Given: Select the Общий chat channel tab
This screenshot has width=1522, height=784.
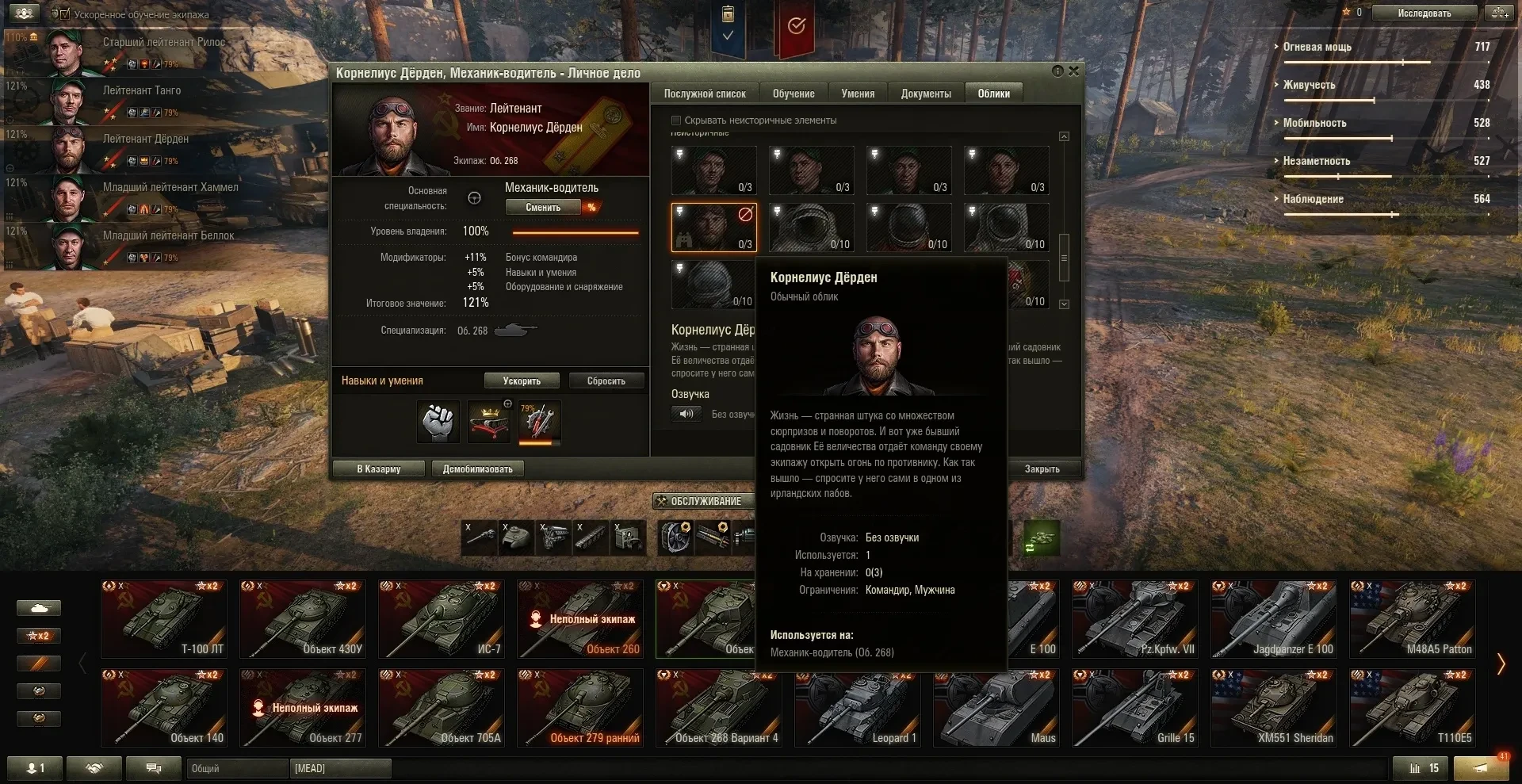Looking at the screenshot, I should pyautogui.click(x=237, y=768).
